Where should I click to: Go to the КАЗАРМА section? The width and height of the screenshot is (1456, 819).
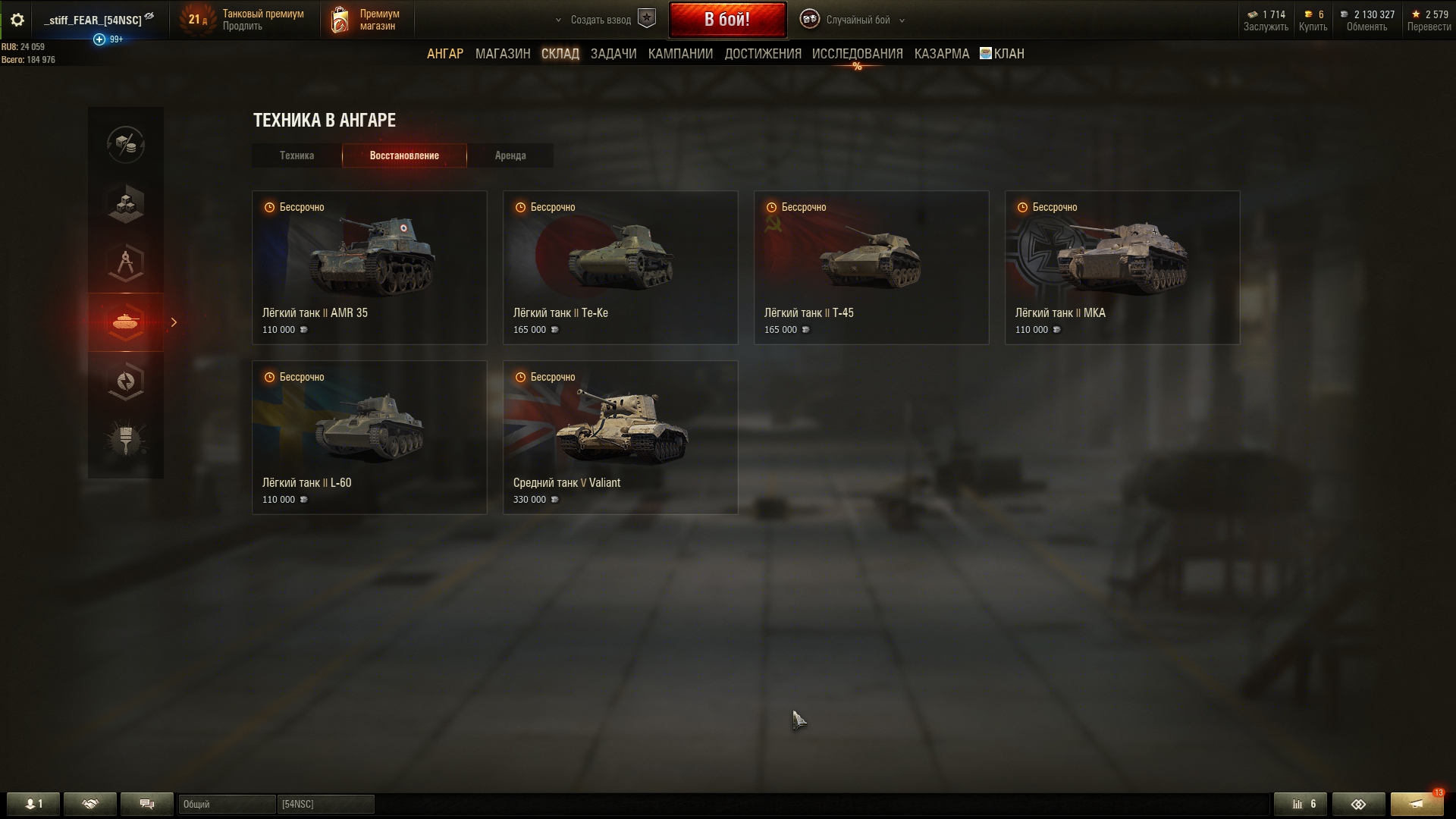click(941, 54)
